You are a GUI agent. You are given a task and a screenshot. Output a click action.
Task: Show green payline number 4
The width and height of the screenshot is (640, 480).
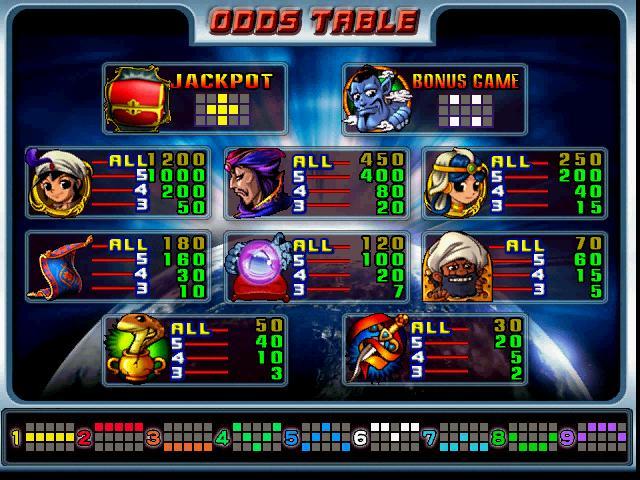tap(244, 437)
